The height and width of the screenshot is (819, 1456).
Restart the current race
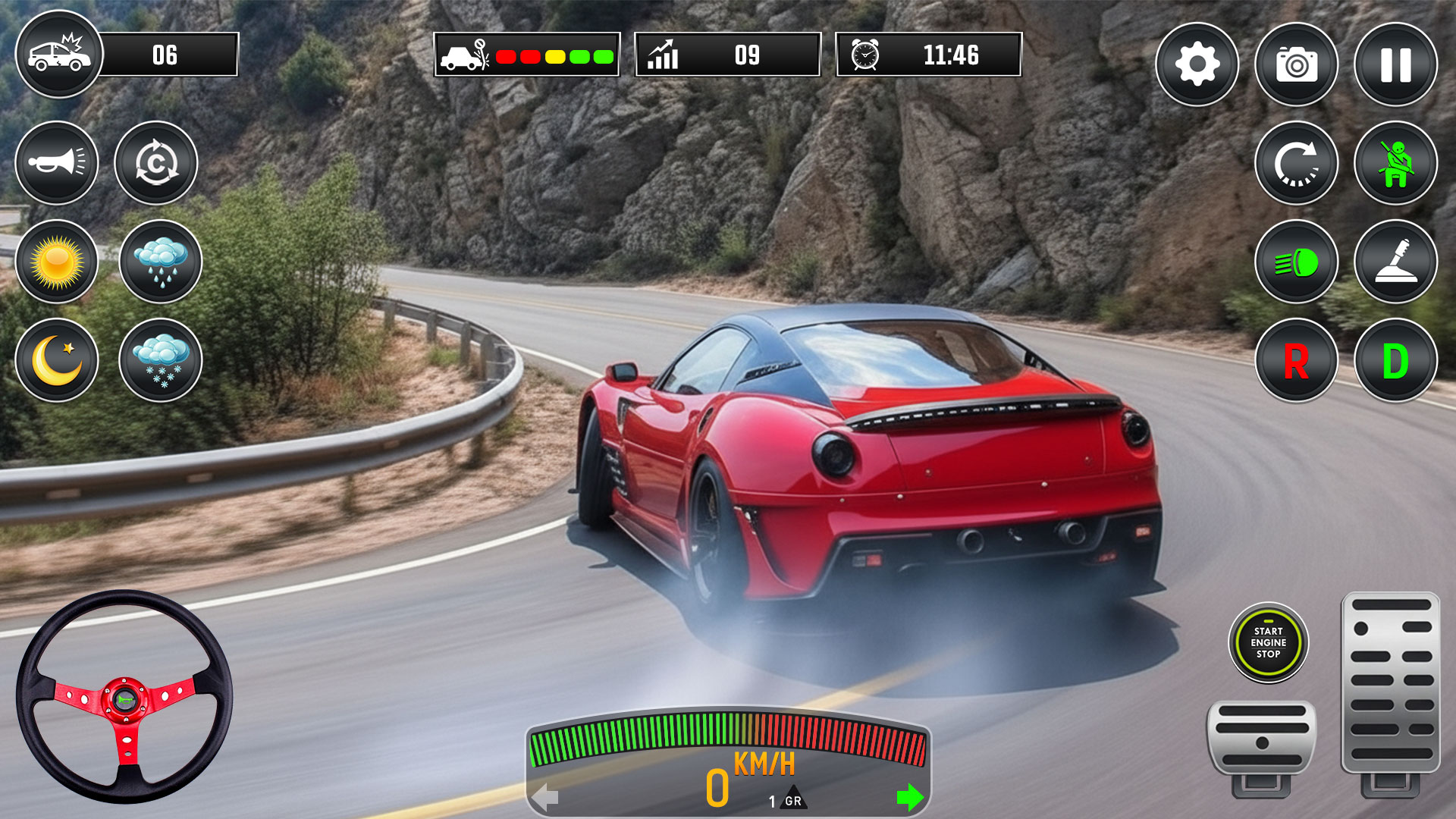pyautogui.click(x=1296, y=163)
